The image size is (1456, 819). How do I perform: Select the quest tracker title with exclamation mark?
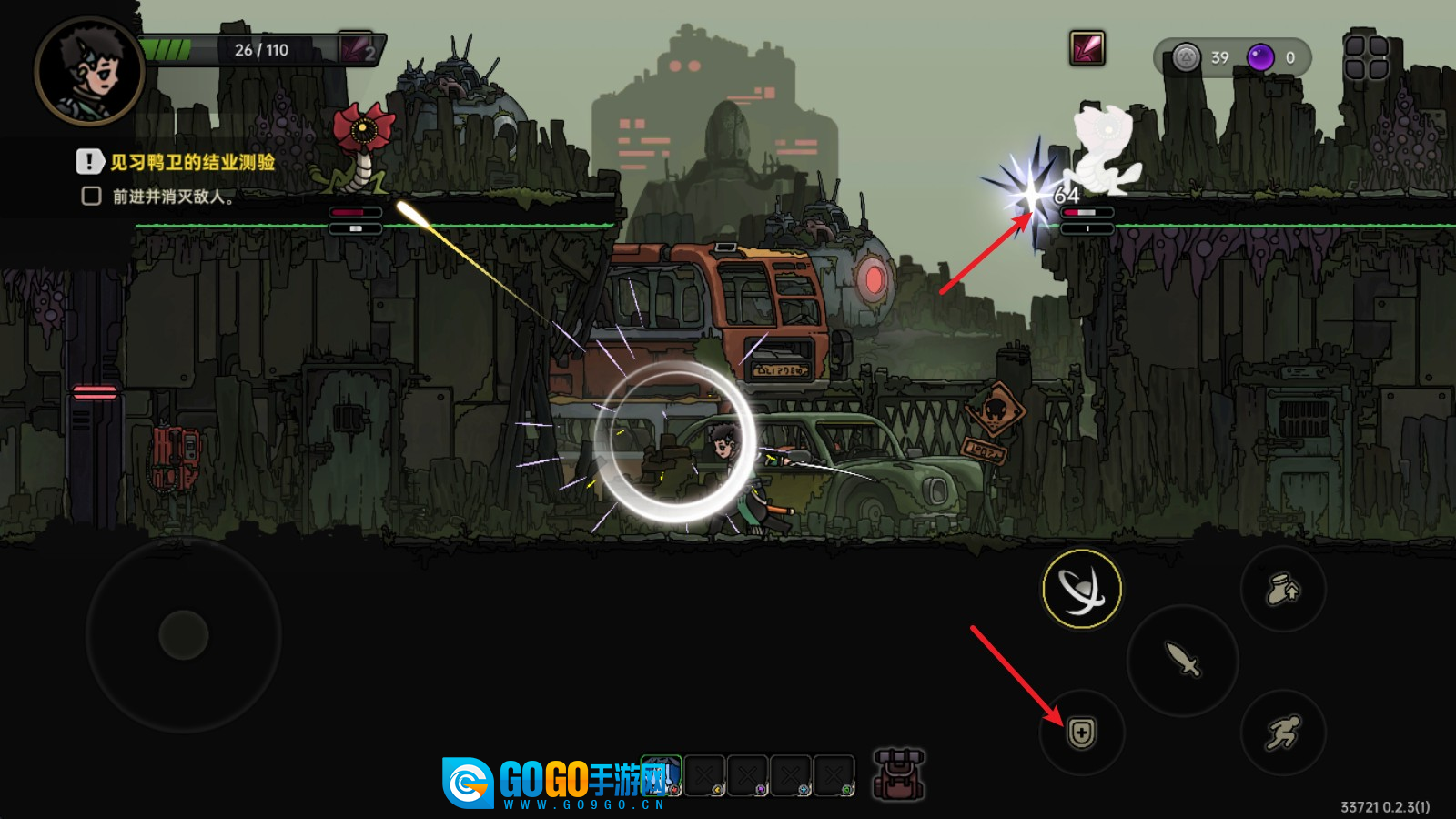[177, 162]
